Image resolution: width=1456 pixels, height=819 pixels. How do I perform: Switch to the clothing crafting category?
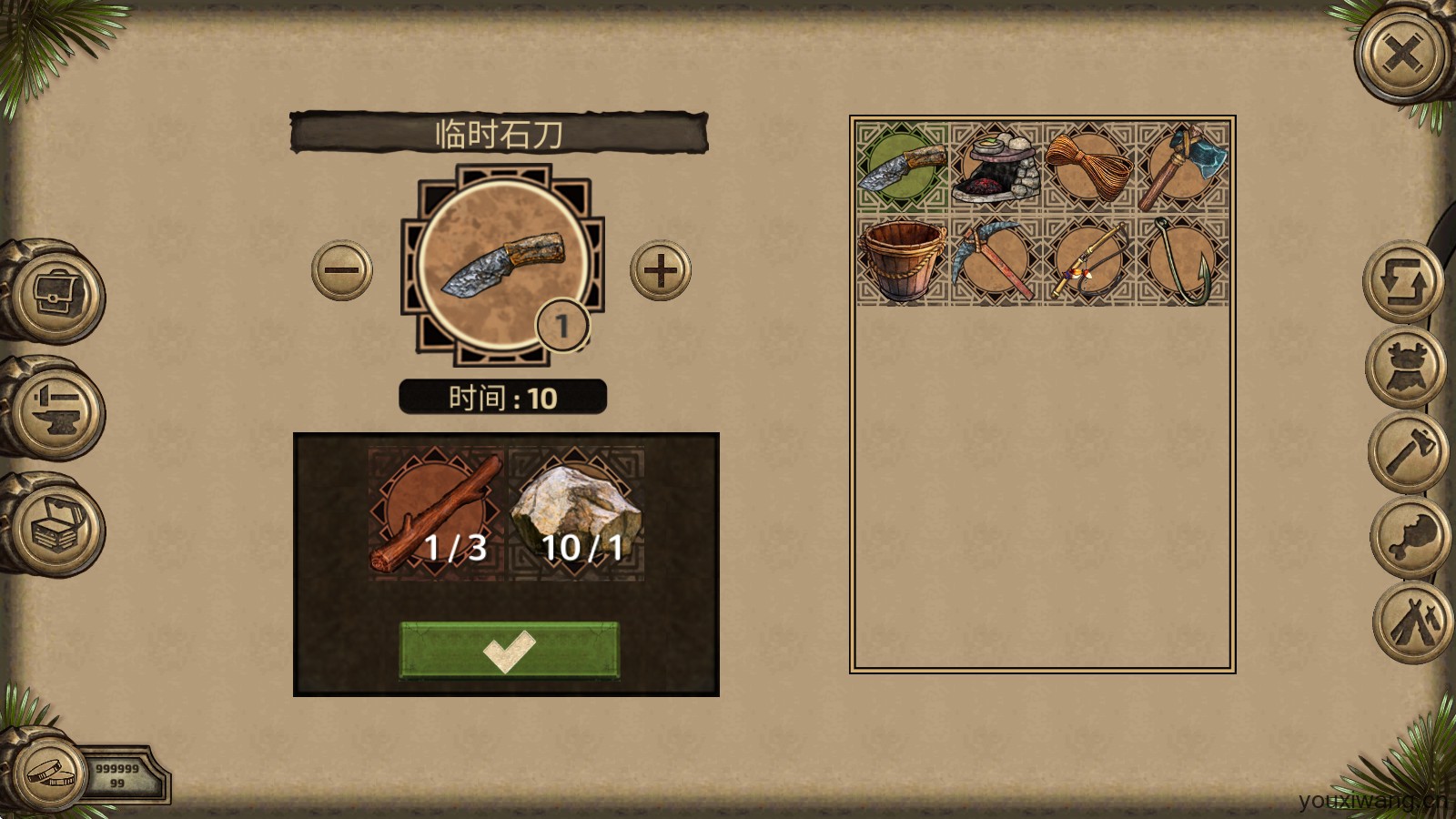(1407, 368)
